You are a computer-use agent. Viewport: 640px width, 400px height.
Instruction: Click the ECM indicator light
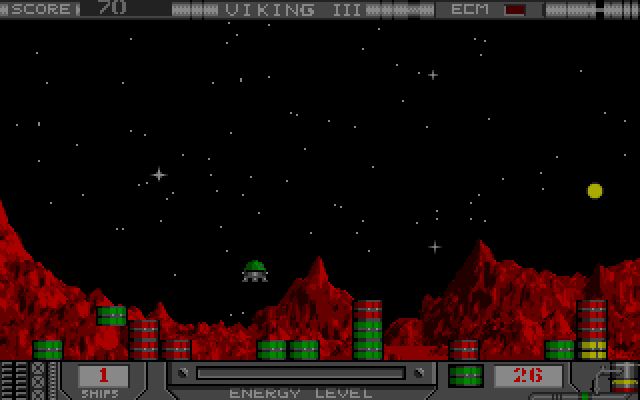click(515, 10)
